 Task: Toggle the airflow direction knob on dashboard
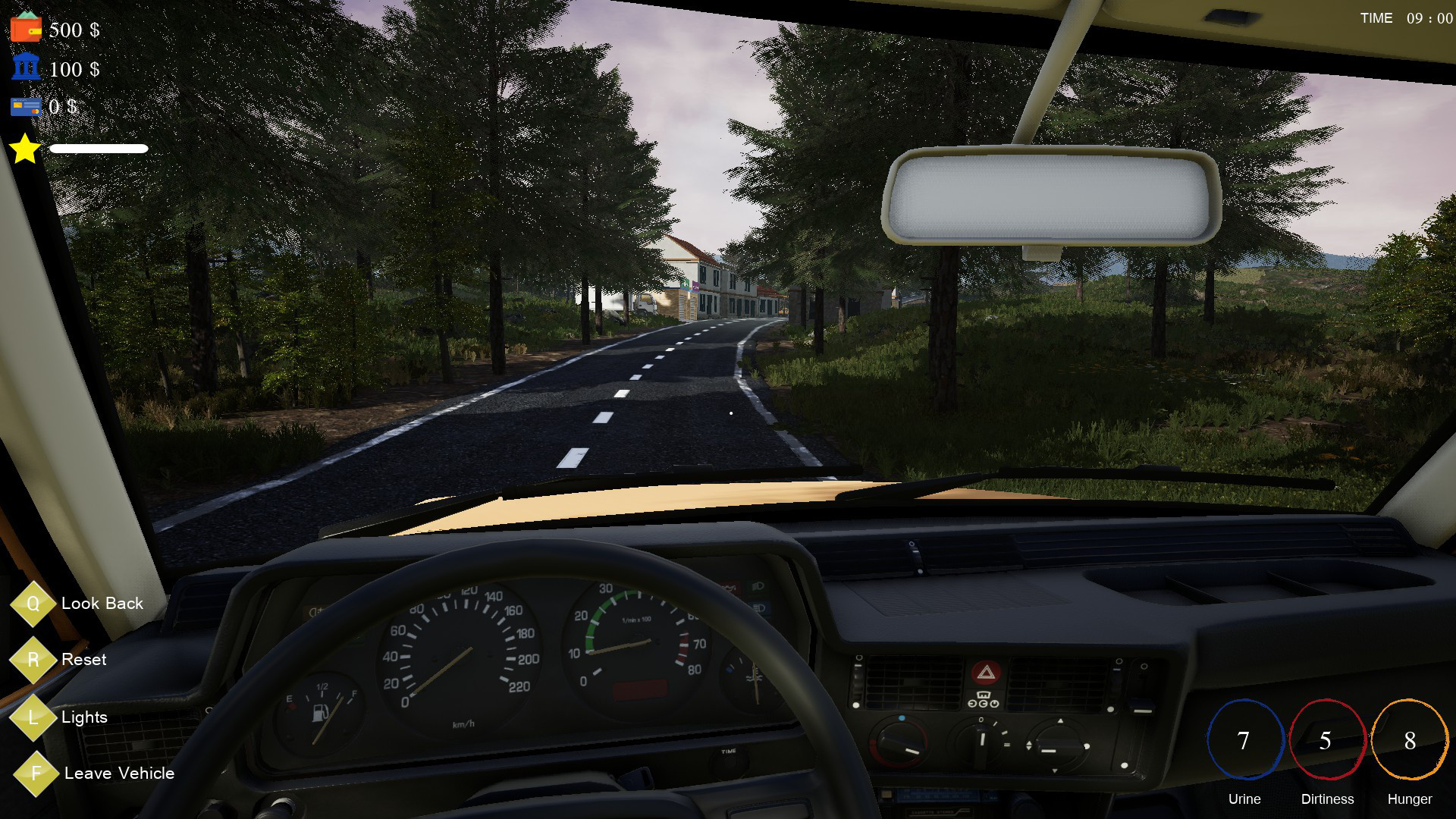pyautogui.click(x=1059, y=743)
